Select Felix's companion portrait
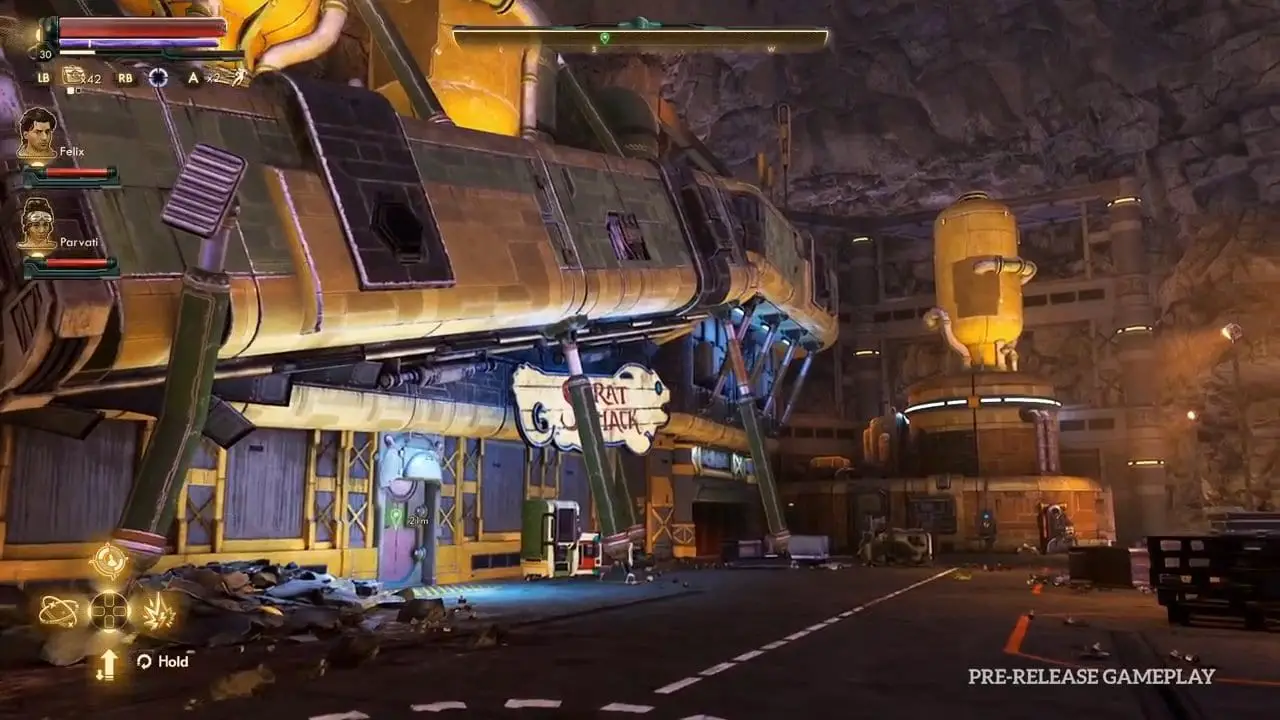Screen dimensions: 1280x720 point(37,133)
